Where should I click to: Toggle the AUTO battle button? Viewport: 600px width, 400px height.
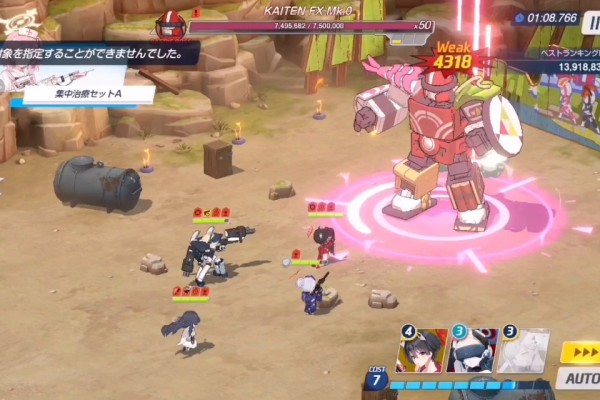coord(579,378)
